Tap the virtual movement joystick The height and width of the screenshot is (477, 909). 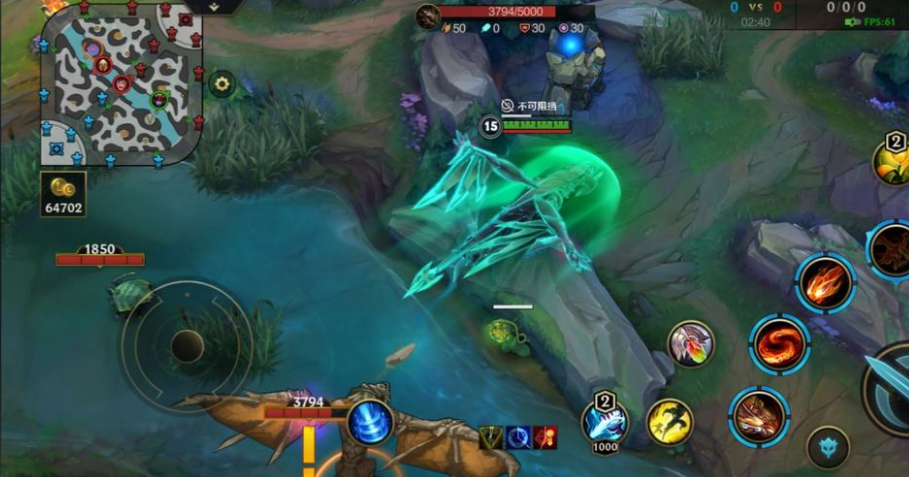pos(187,346)
